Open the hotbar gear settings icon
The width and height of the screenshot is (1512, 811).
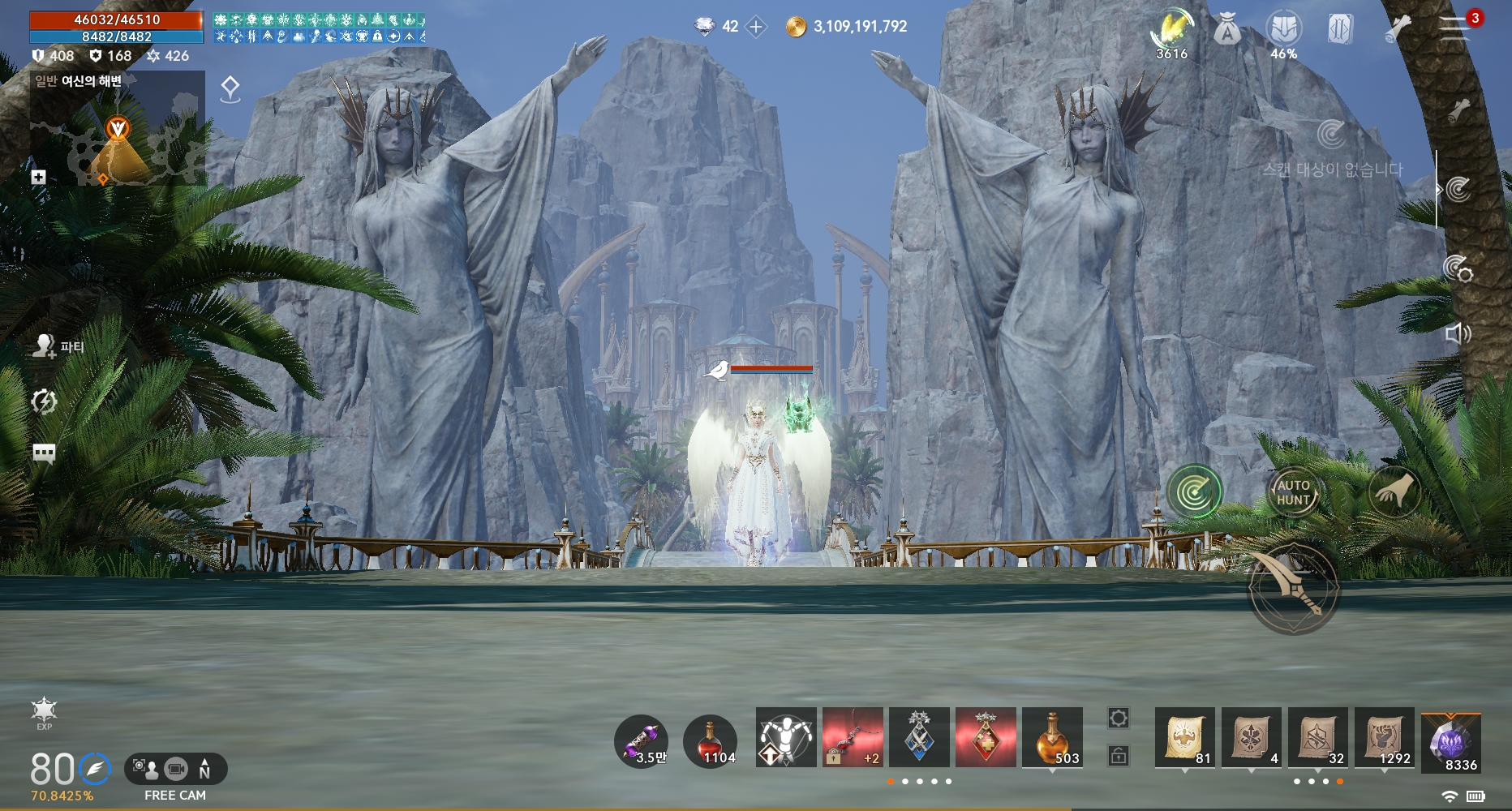[1119, 718]
